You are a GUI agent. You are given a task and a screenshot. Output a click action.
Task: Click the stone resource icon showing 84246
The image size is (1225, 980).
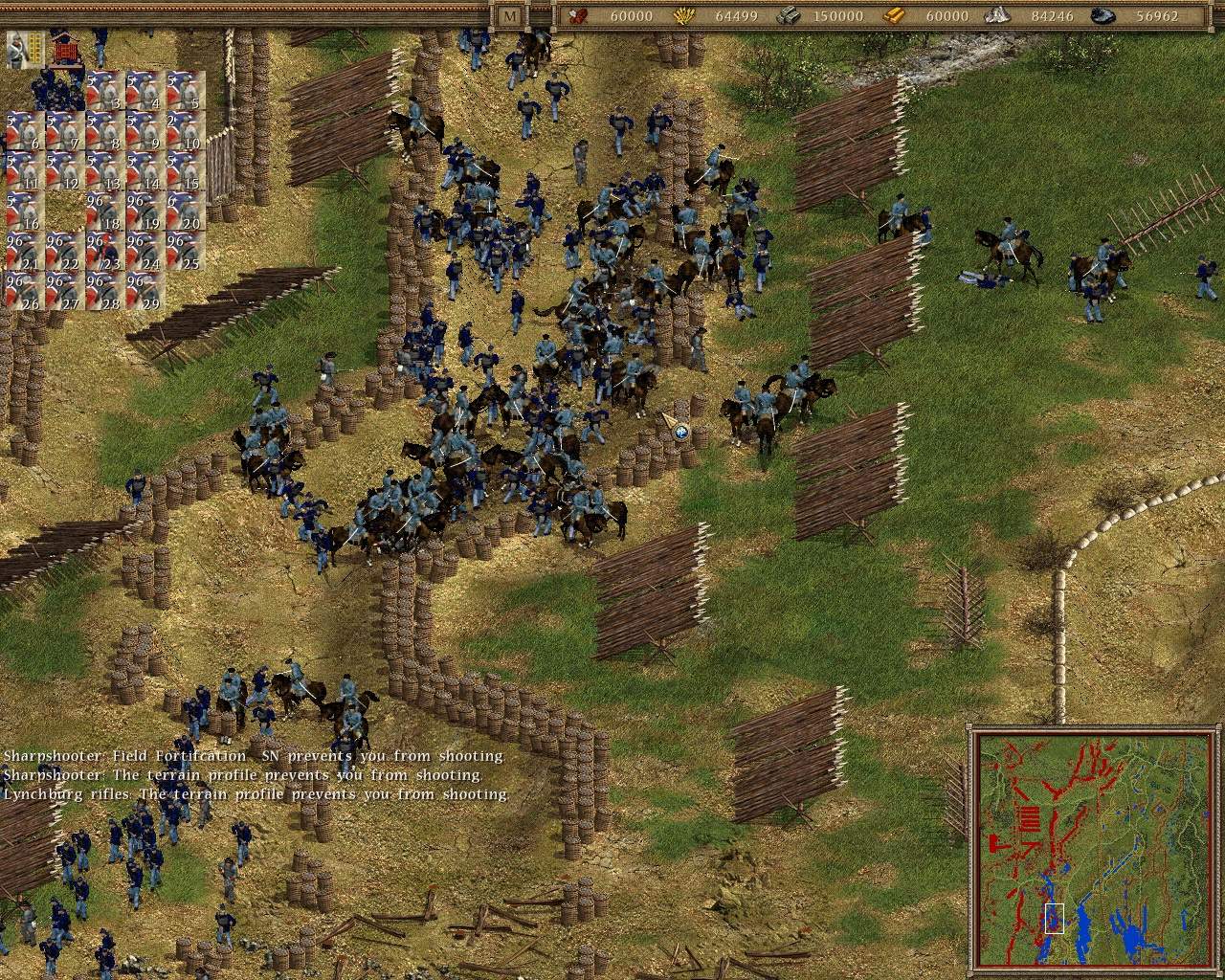[997, 16]
